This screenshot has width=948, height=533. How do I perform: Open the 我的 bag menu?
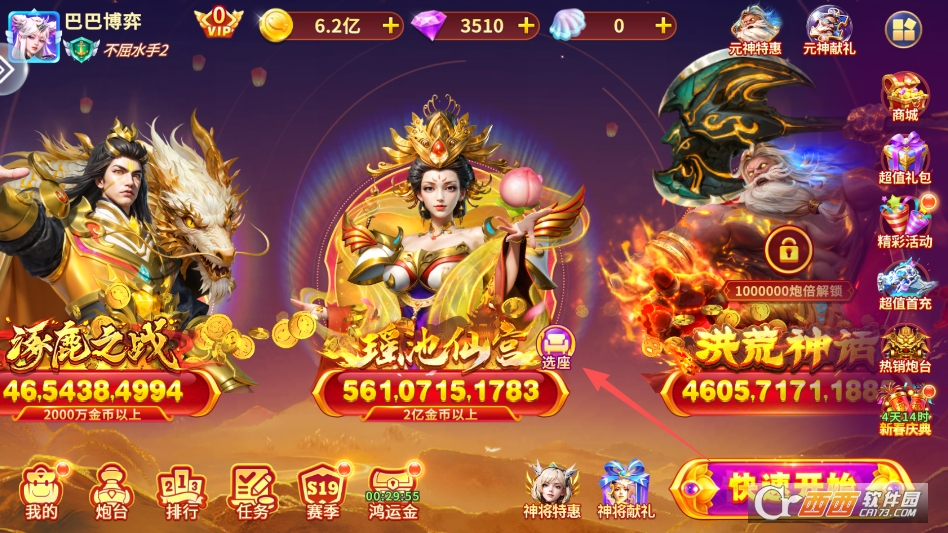(41, 491)
